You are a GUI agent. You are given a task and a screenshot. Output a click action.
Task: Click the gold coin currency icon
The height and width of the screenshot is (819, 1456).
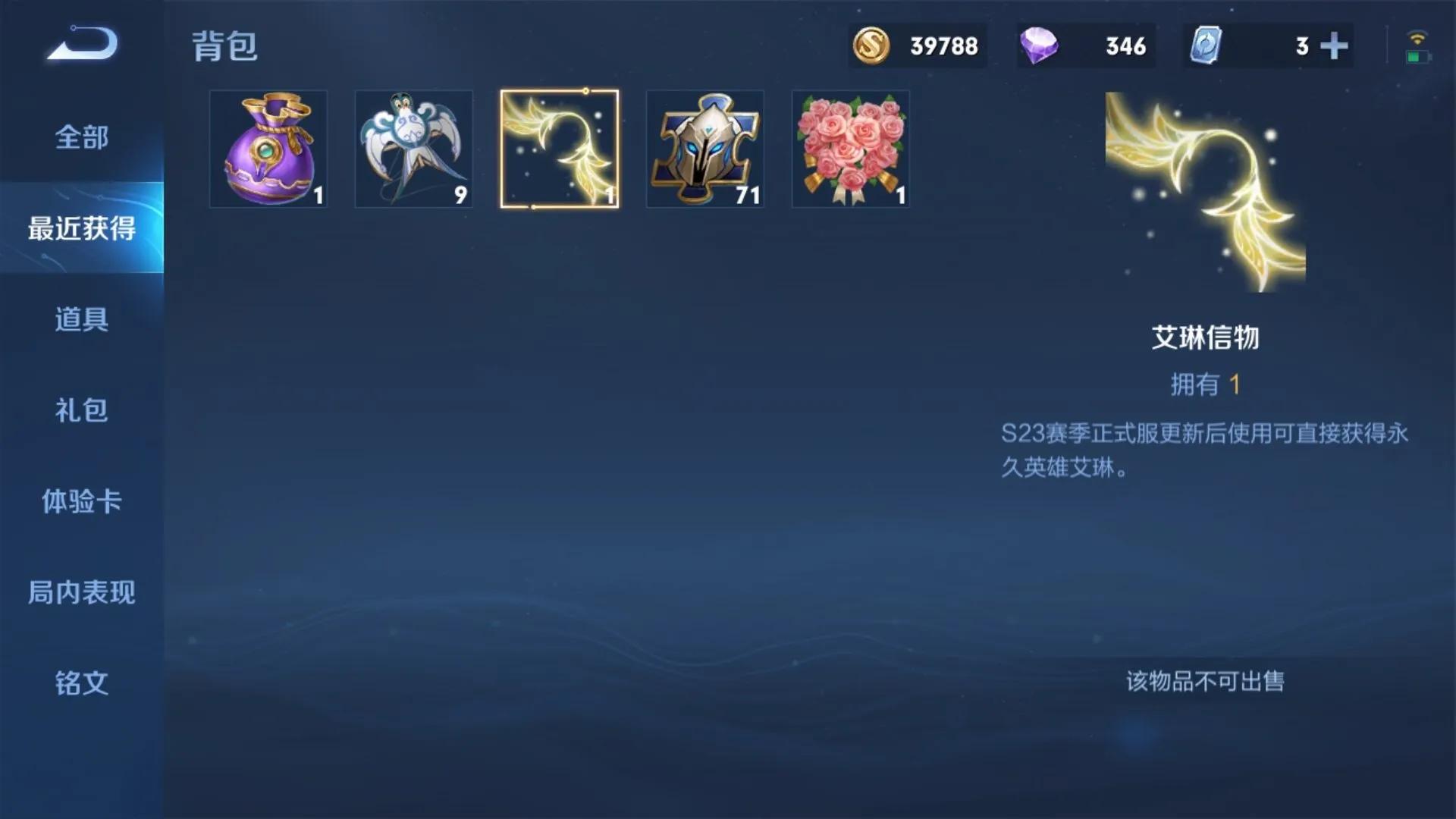point(870,45)
